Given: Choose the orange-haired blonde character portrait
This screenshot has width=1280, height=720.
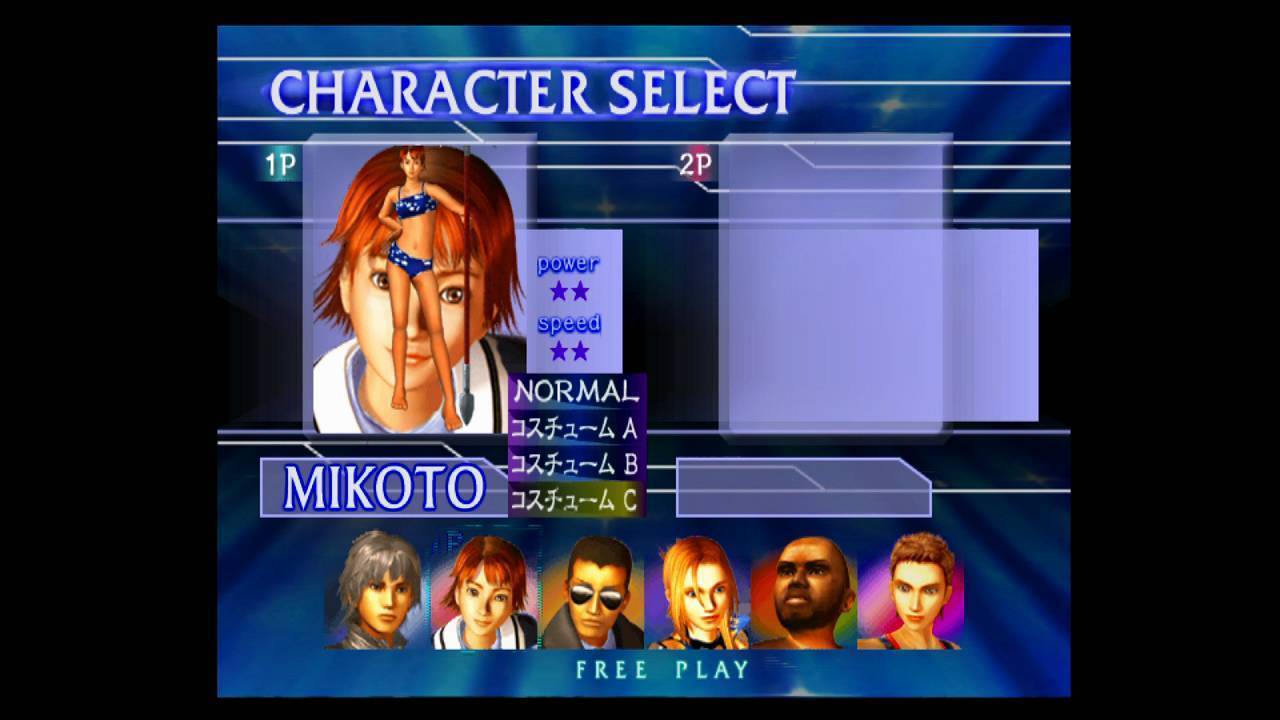Looking at the screenshot, I should tap(699, 591).
